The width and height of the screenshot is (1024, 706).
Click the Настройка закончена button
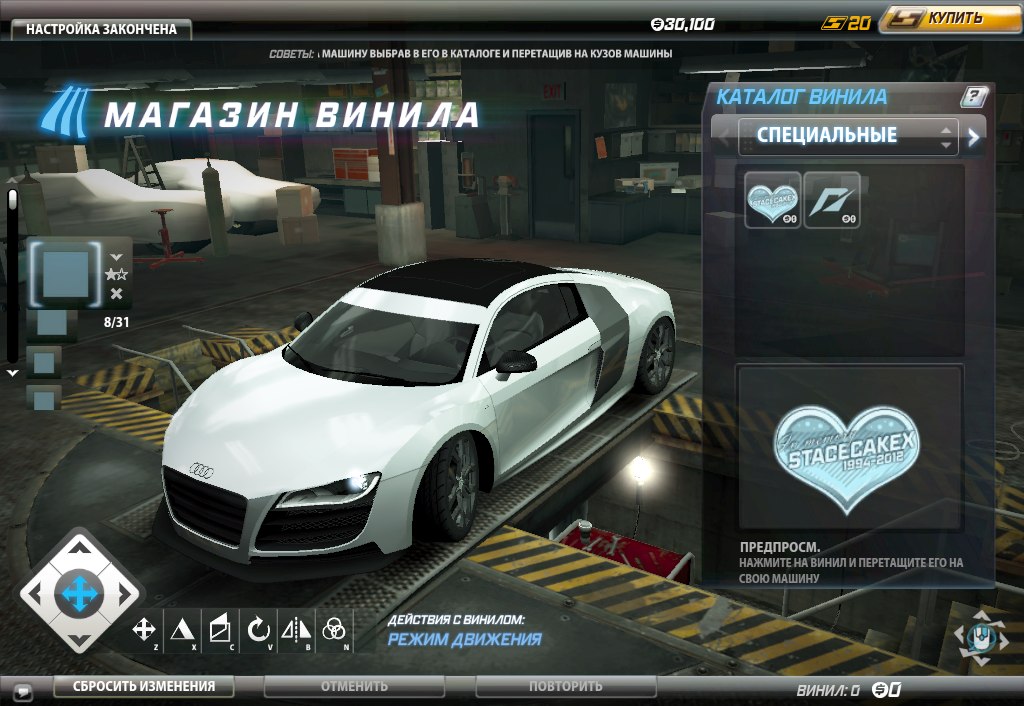pyautogui.click(x=101, y=29)
